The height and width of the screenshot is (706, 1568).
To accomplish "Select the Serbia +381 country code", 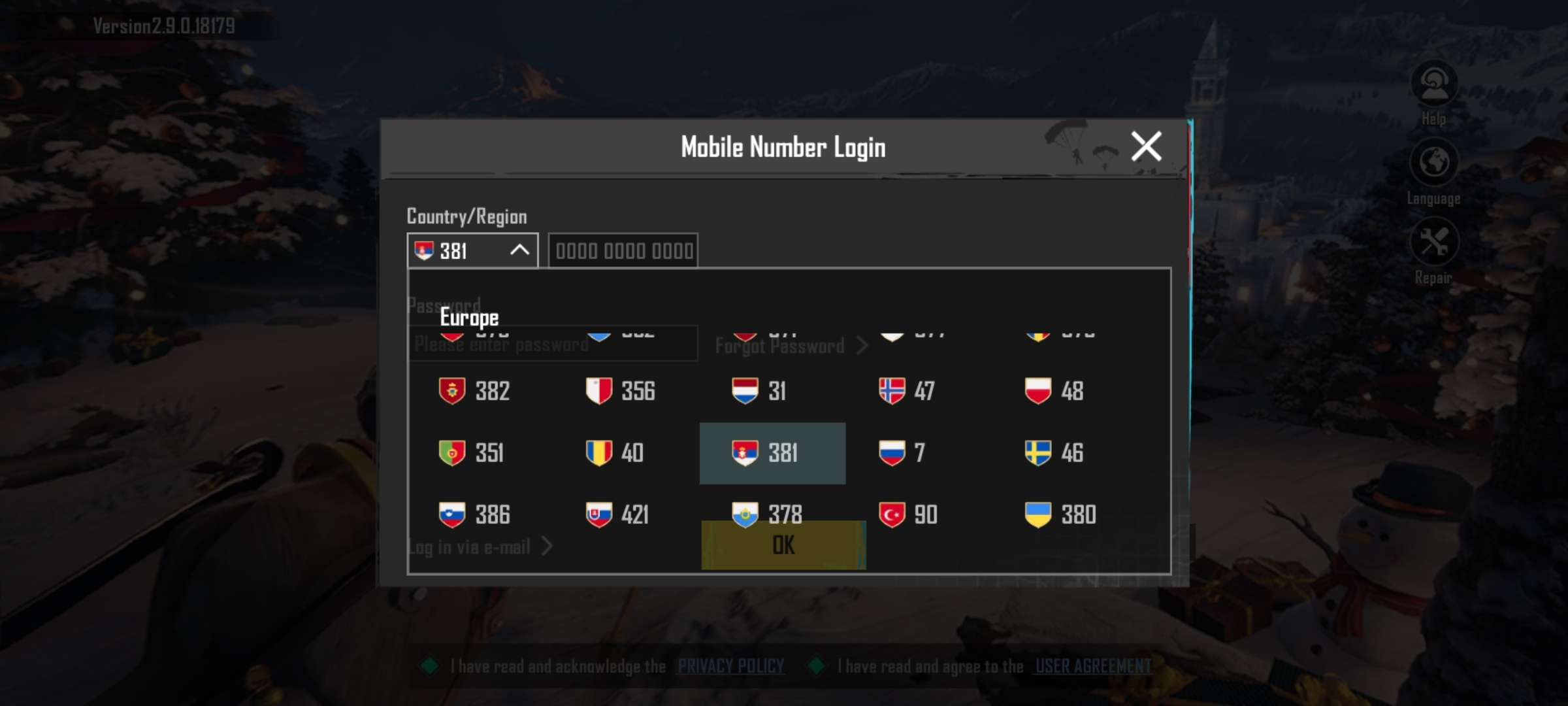I will (x=772, y=452).
